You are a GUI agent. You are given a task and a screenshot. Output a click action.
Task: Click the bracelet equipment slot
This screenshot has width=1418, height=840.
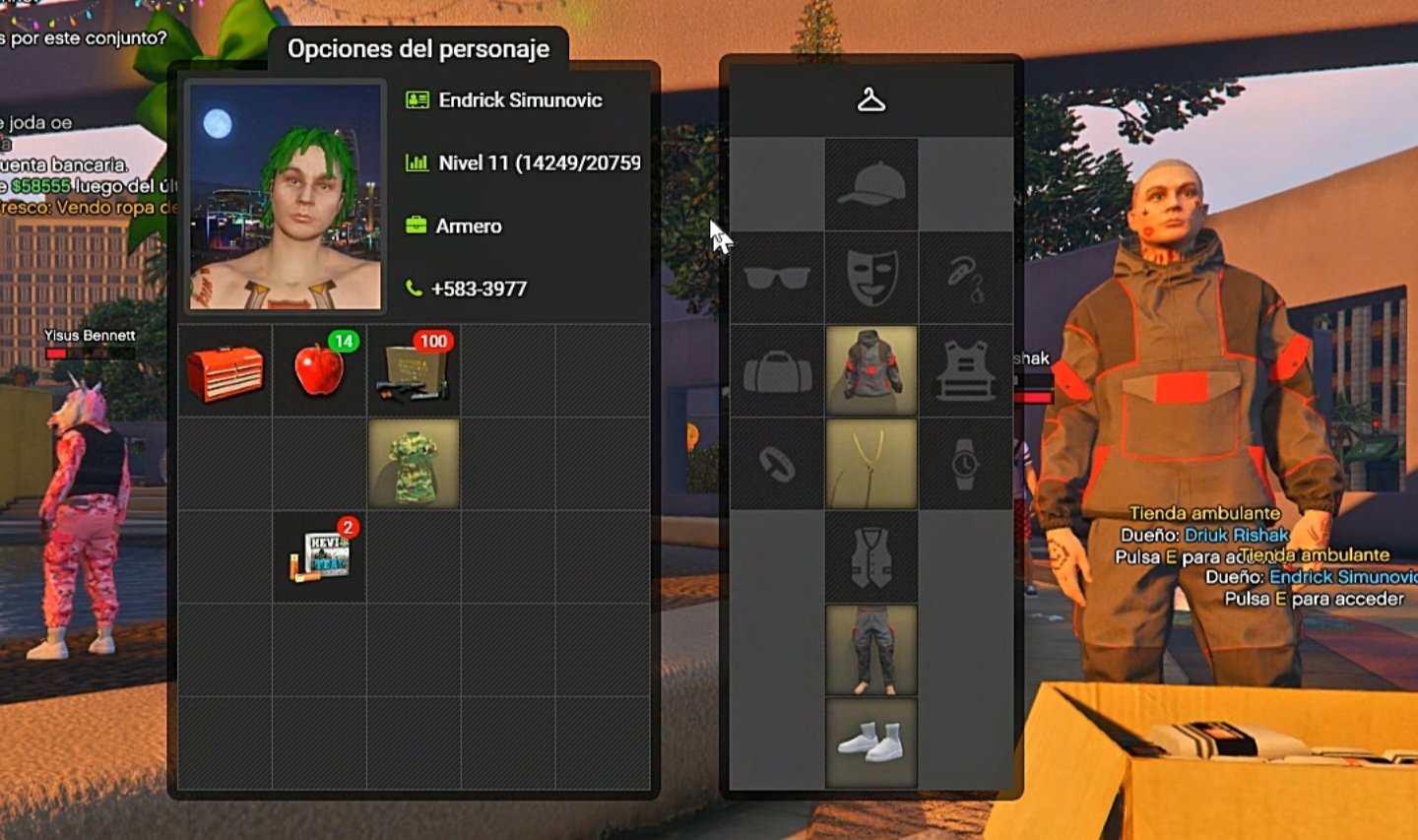point(777,464)
